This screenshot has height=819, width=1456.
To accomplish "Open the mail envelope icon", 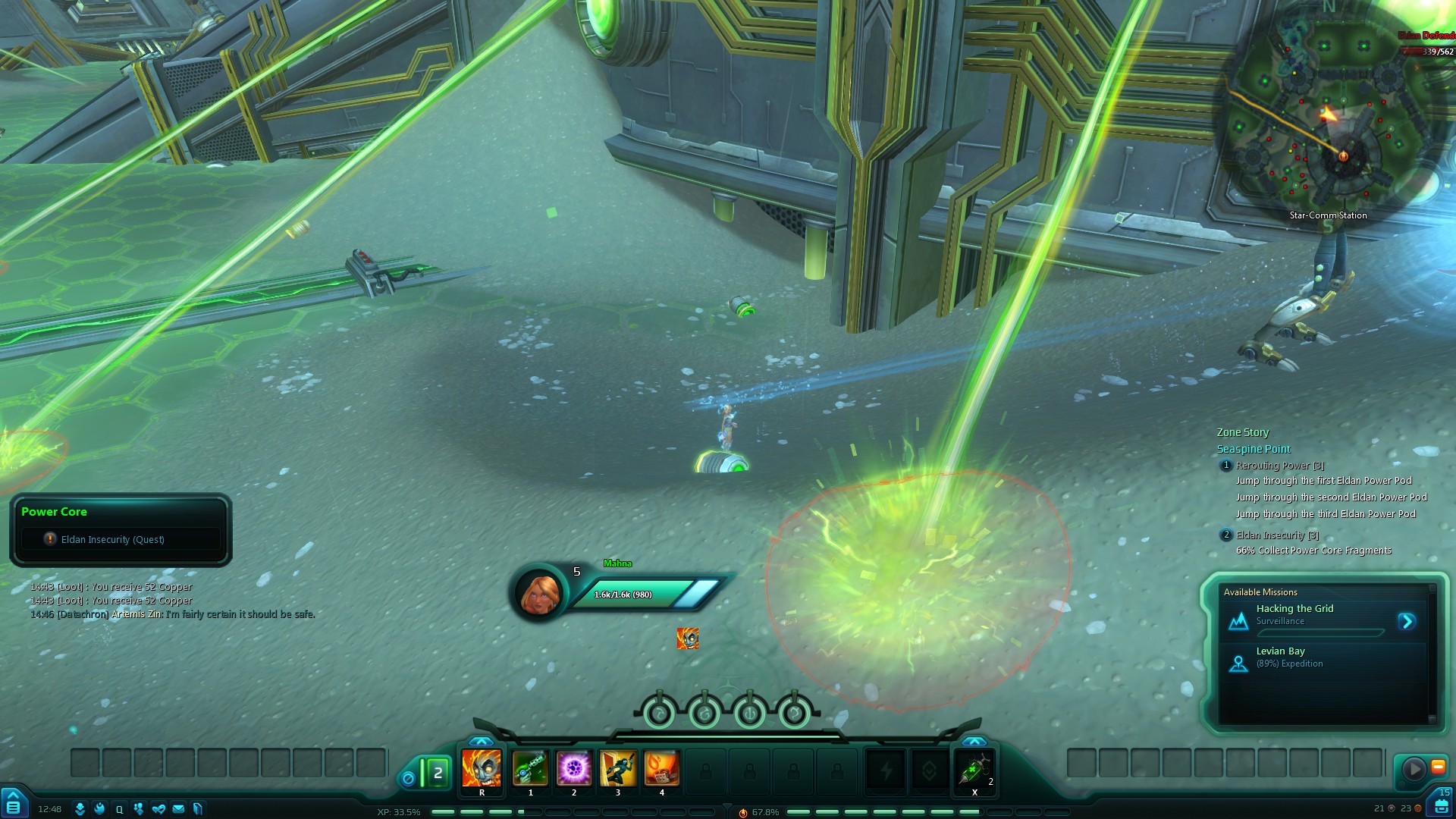I will pos(178,809).
